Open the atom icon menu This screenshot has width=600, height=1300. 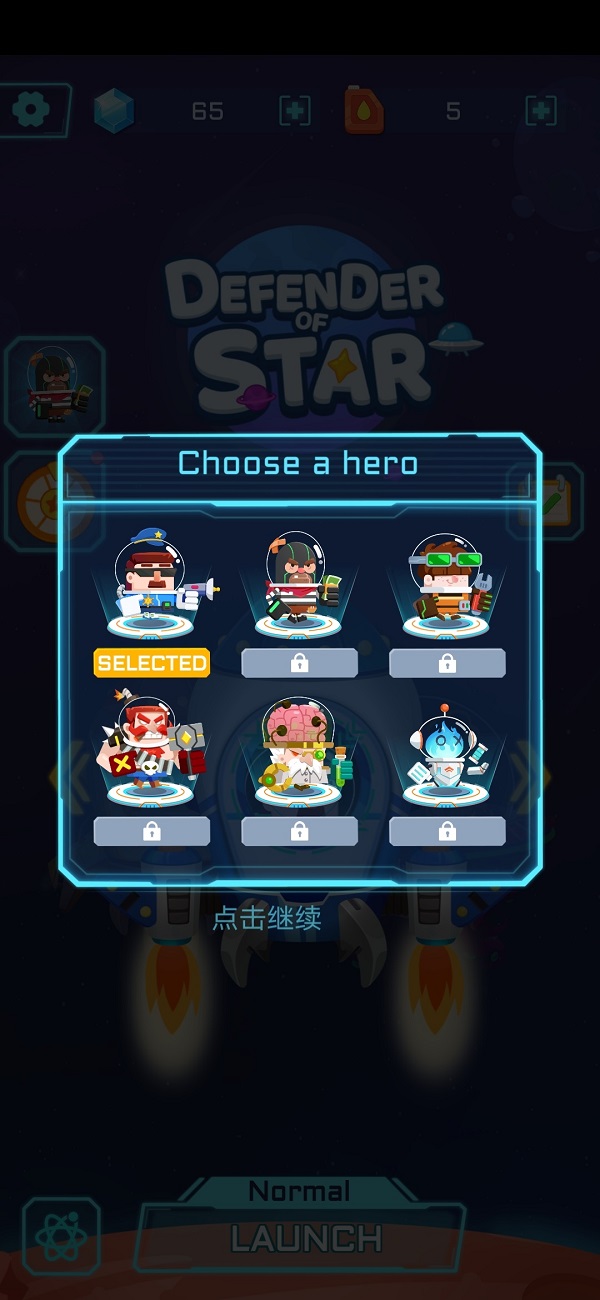[x=61, y=1238]
